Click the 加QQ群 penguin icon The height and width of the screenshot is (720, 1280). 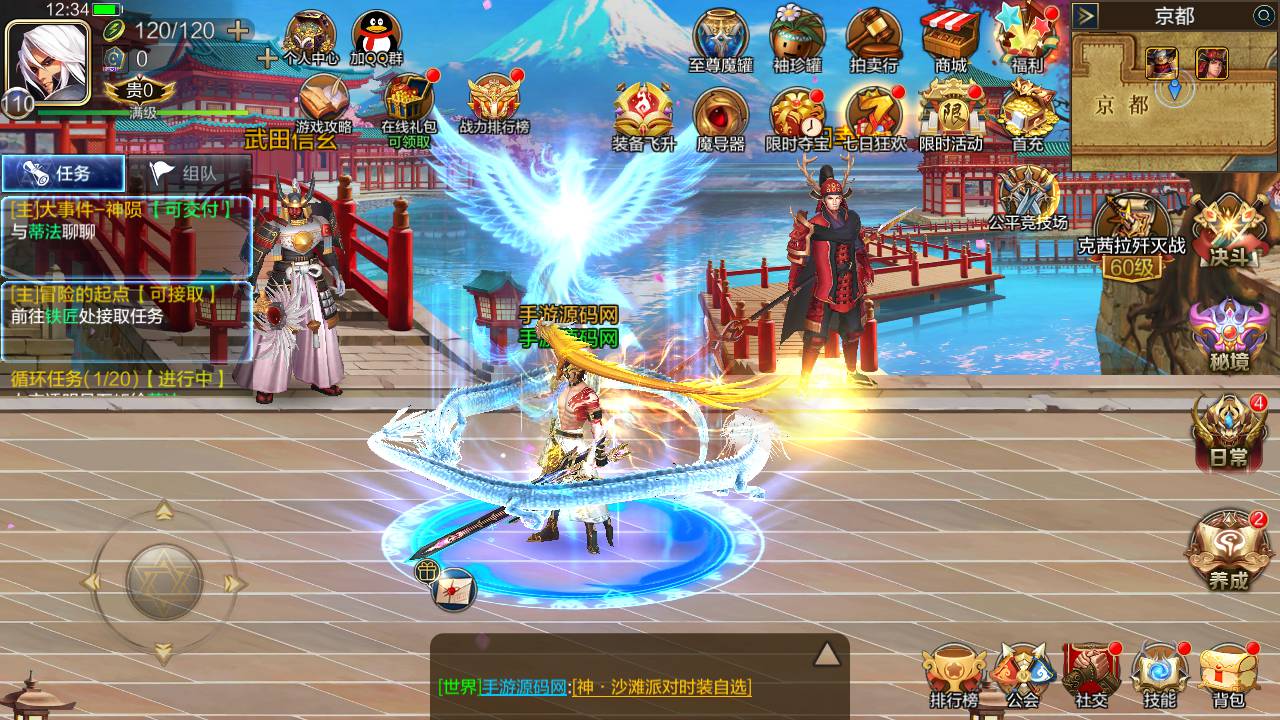click(377, 38)
